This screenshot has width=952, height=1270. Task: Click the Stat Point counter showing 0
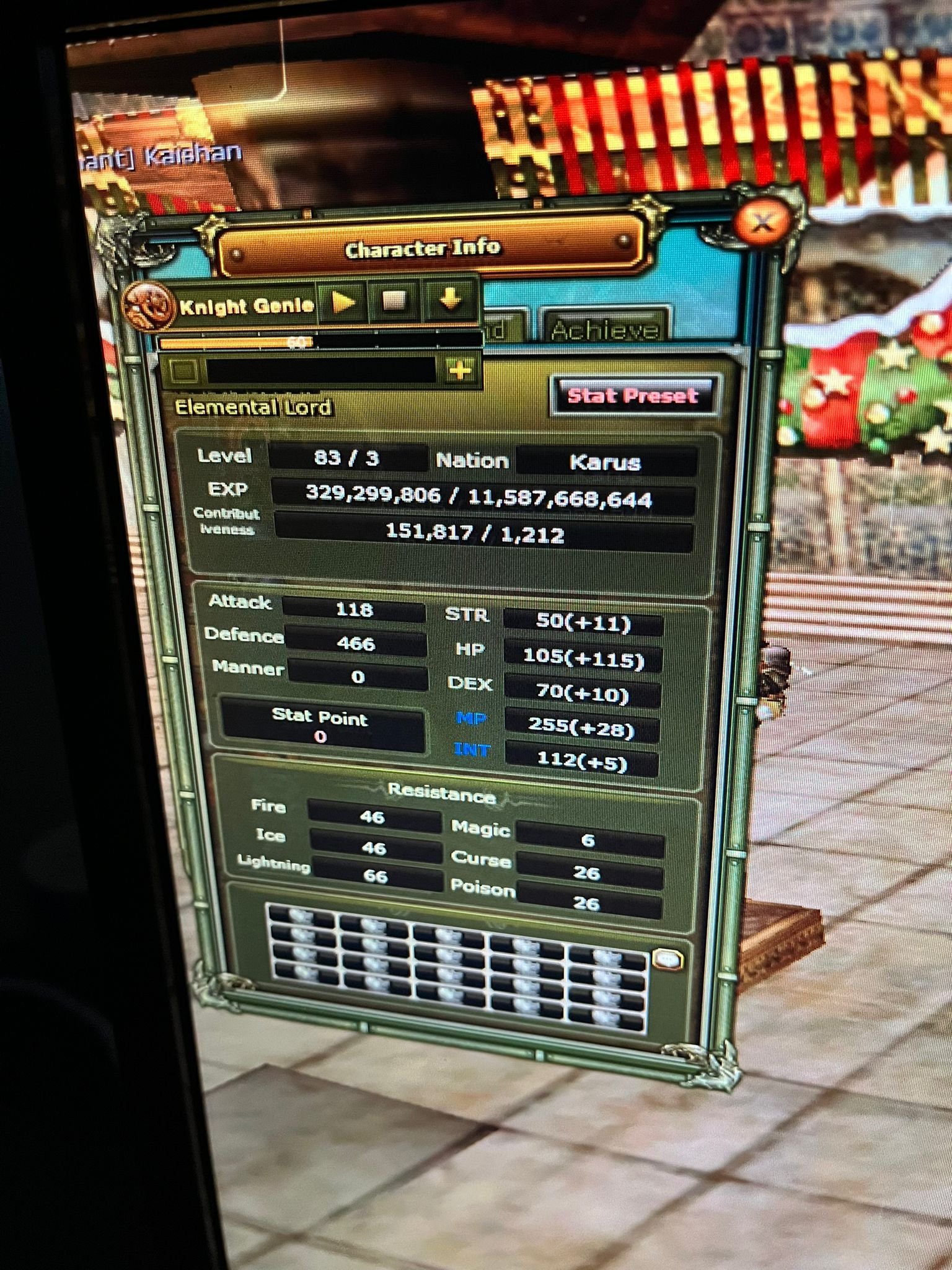(x=321, y=727)
